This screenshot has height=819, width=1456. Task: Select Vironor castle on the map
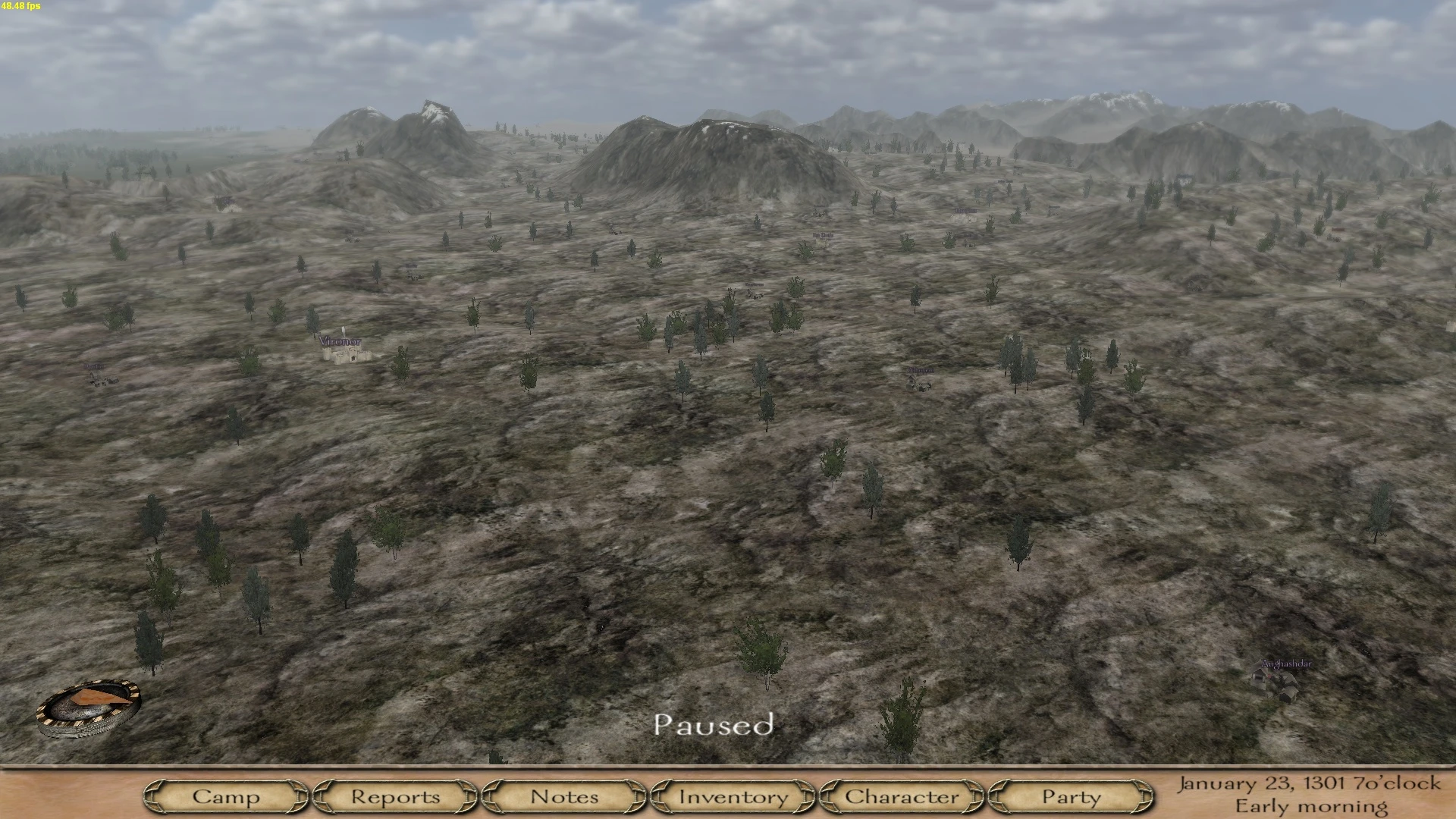pos(349,356)
